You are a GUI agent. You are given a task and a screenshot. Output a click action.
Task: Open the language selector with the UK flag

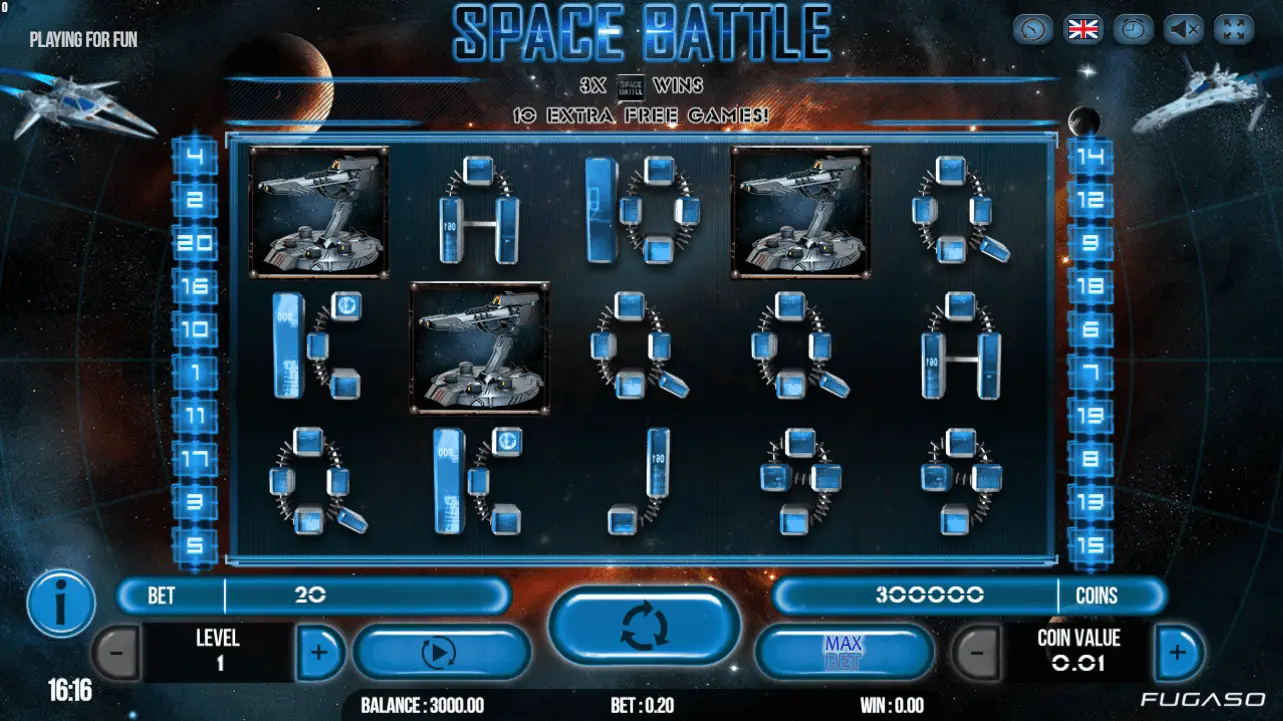[x=1083, y=29]
